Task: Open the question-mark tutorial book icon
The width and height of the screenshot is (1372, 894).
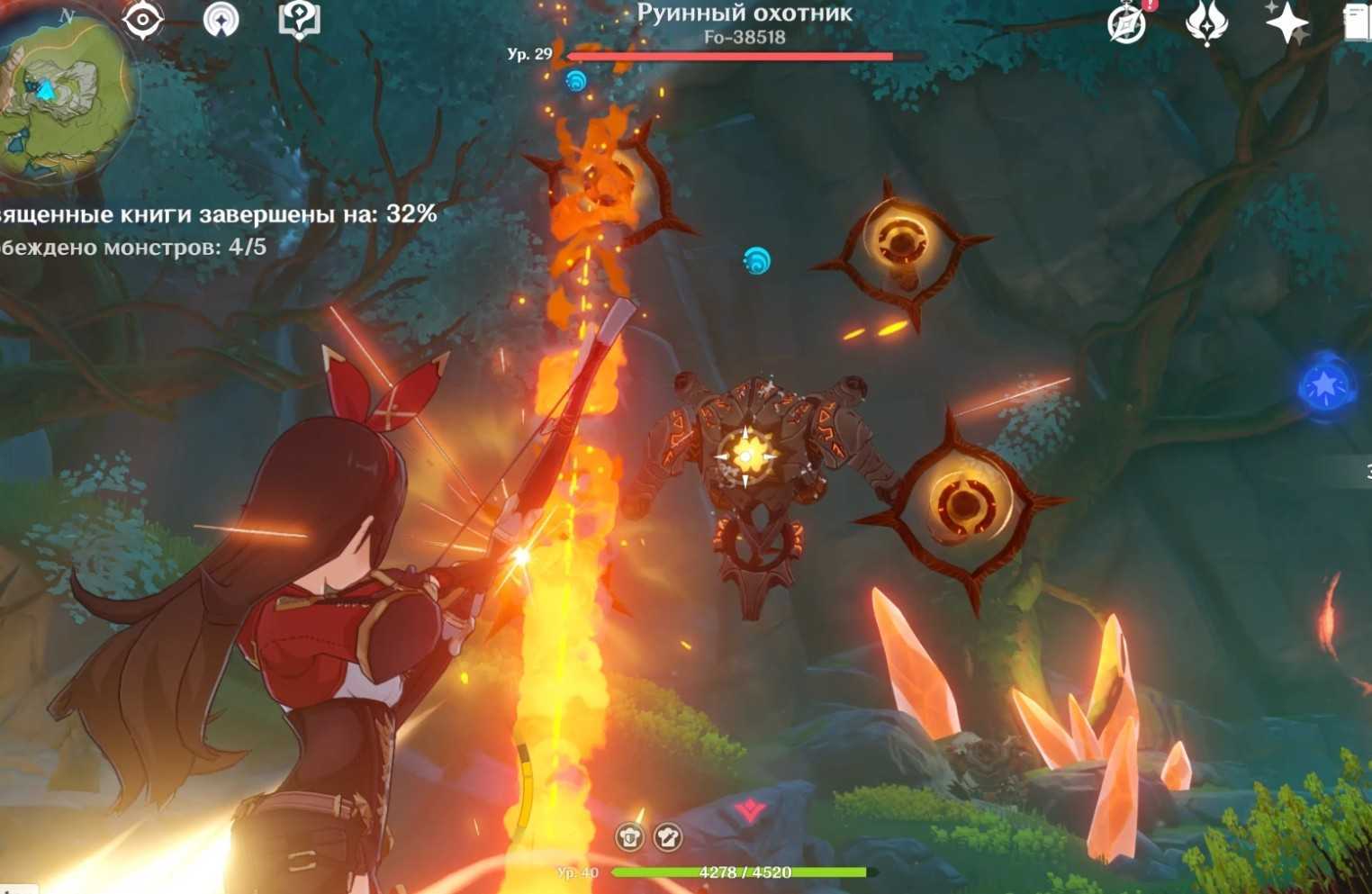Action: [x=299, y=19]
